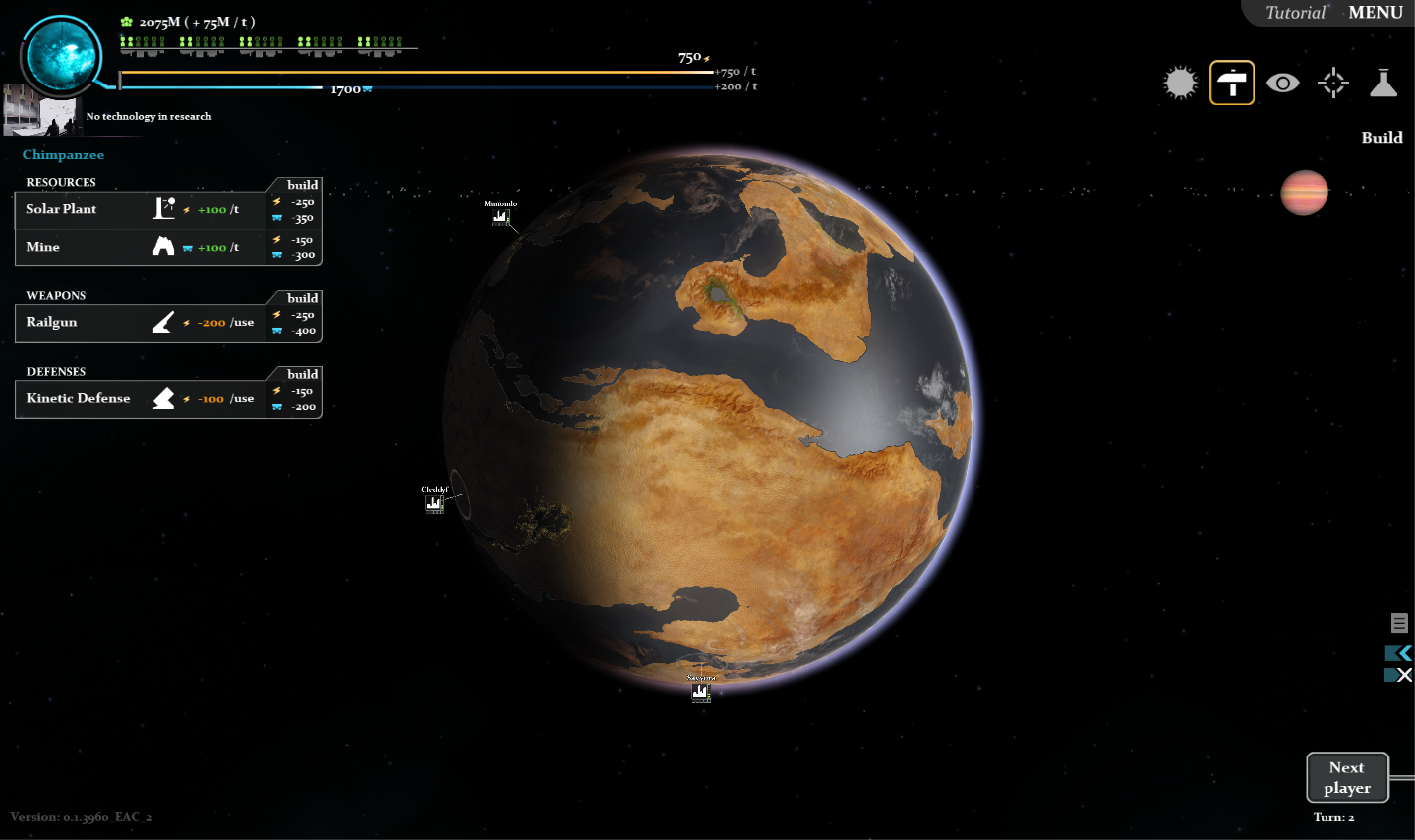Viewport: 1415px width, 840px height.
Task: Switch to the crosshair targeting mode icon
Action: coord(1332,83)
